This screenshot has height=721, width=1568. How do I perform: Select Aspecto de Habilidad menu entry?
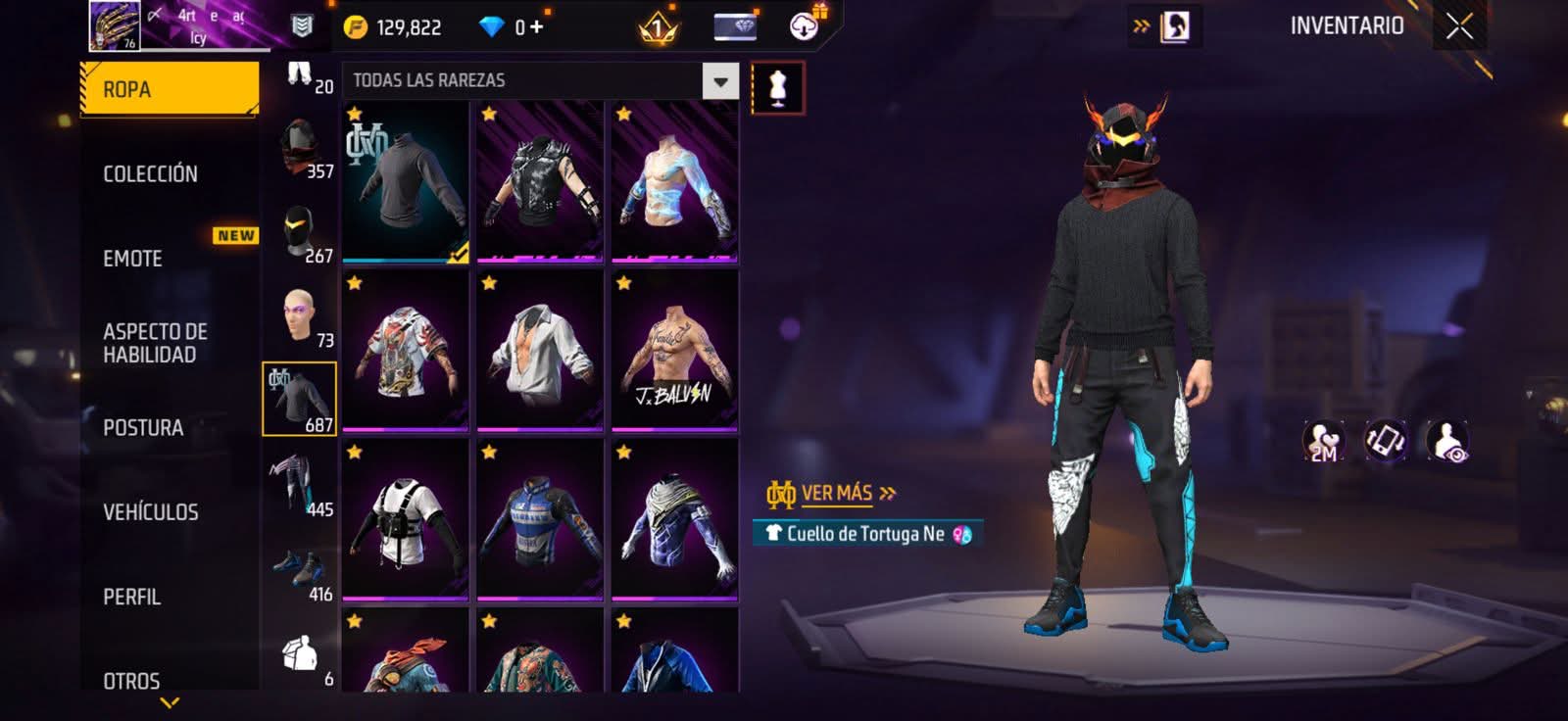coord(155,343)
